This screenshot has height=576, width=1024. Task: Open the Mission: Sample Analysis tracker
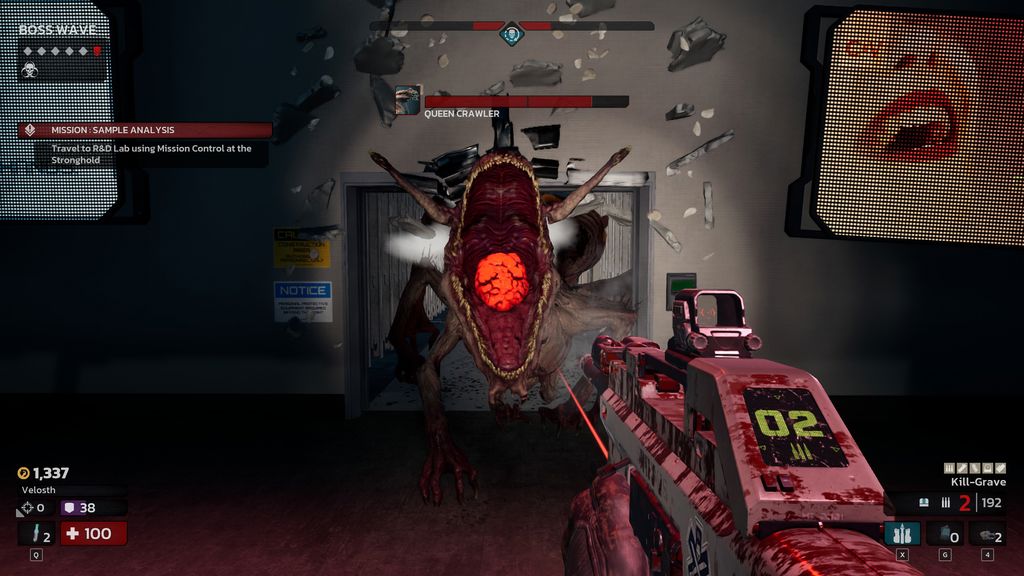click(x=145, y=130)
